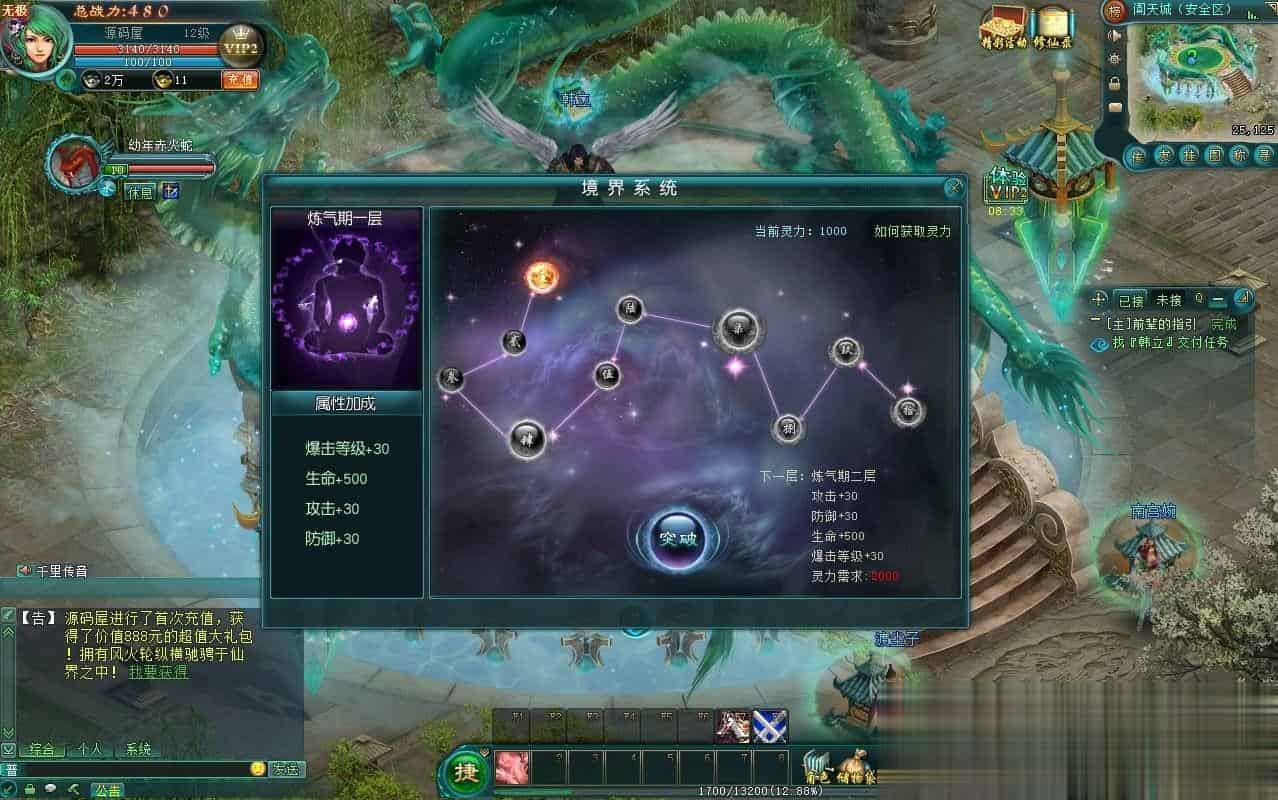Open the VIP2 badge
This screenshot has height=800, width=1278.
[x=238, y=45]
